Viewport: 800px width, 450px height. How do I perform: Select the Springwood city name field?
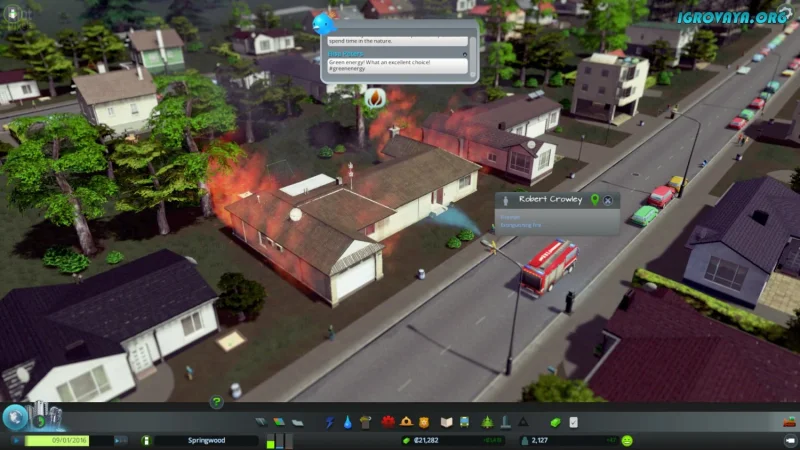205,440
